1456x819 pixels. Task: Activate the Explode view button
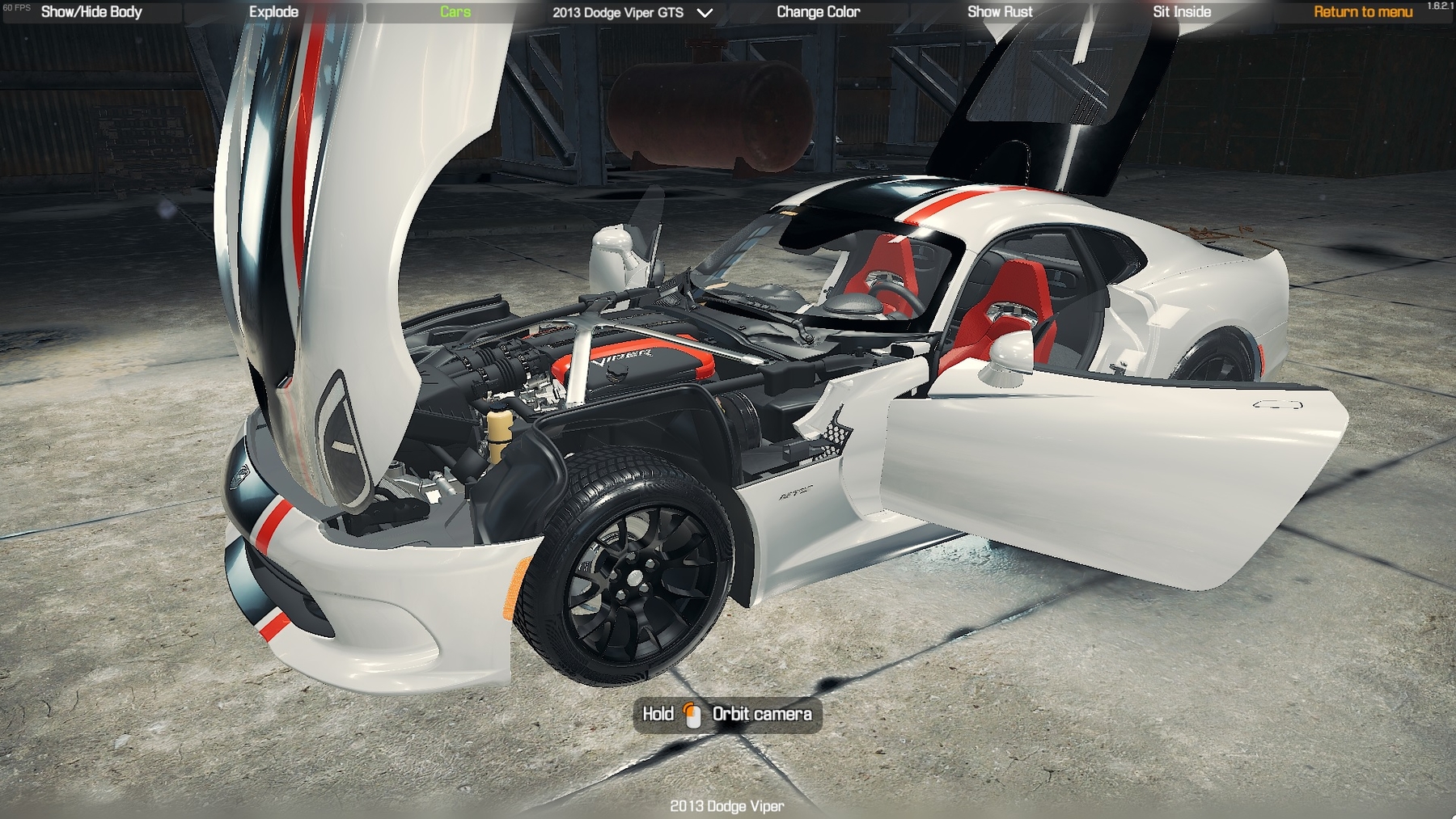click(x=273, y=12)
